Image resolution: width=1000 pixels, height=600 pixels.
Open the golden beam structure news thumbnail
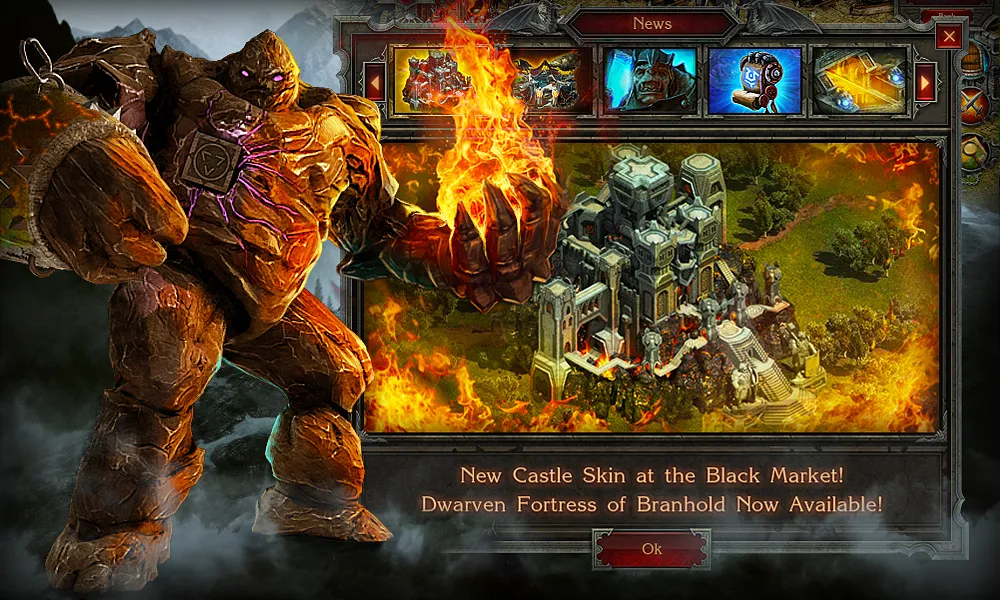(859, 80)
